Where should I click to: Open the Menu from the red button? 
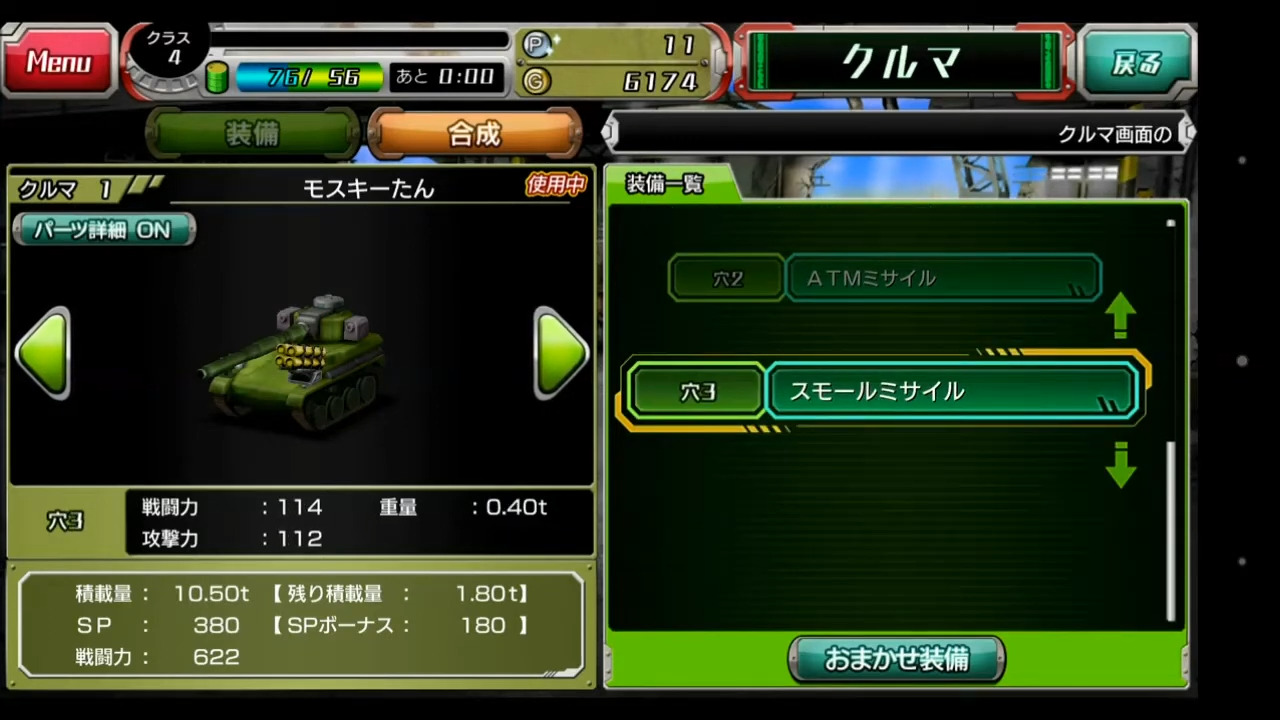coord(57,62)
